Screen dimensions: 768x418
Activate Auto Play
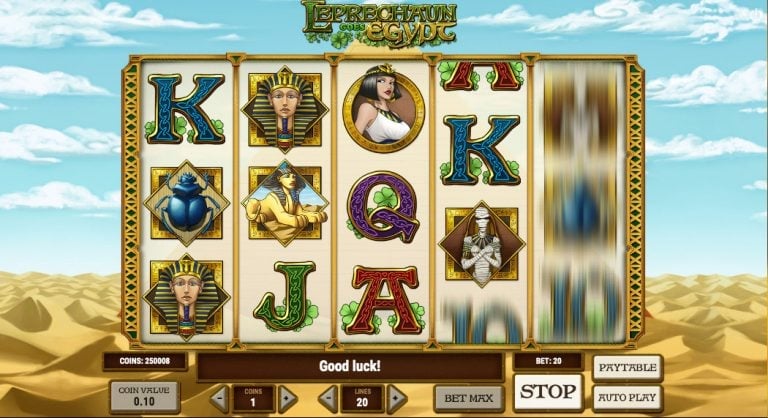click(628, 397)
